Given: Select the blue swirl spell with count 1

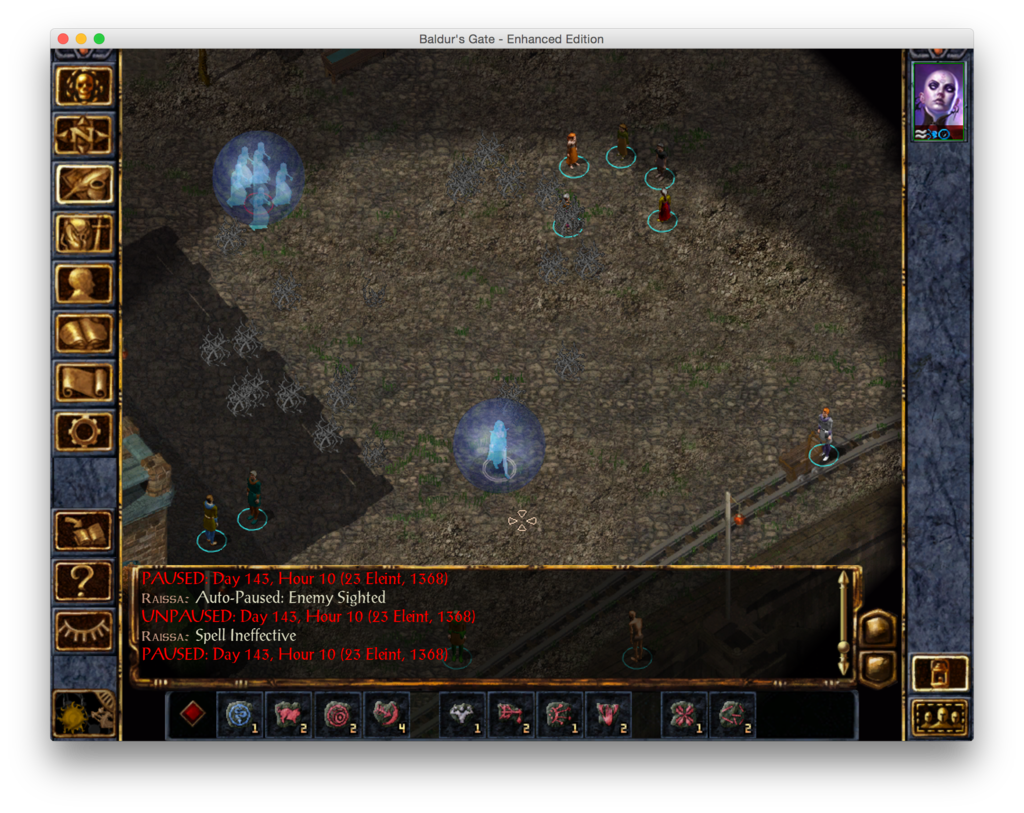Looking at the screenshot, I should click(x=240, y=715).
